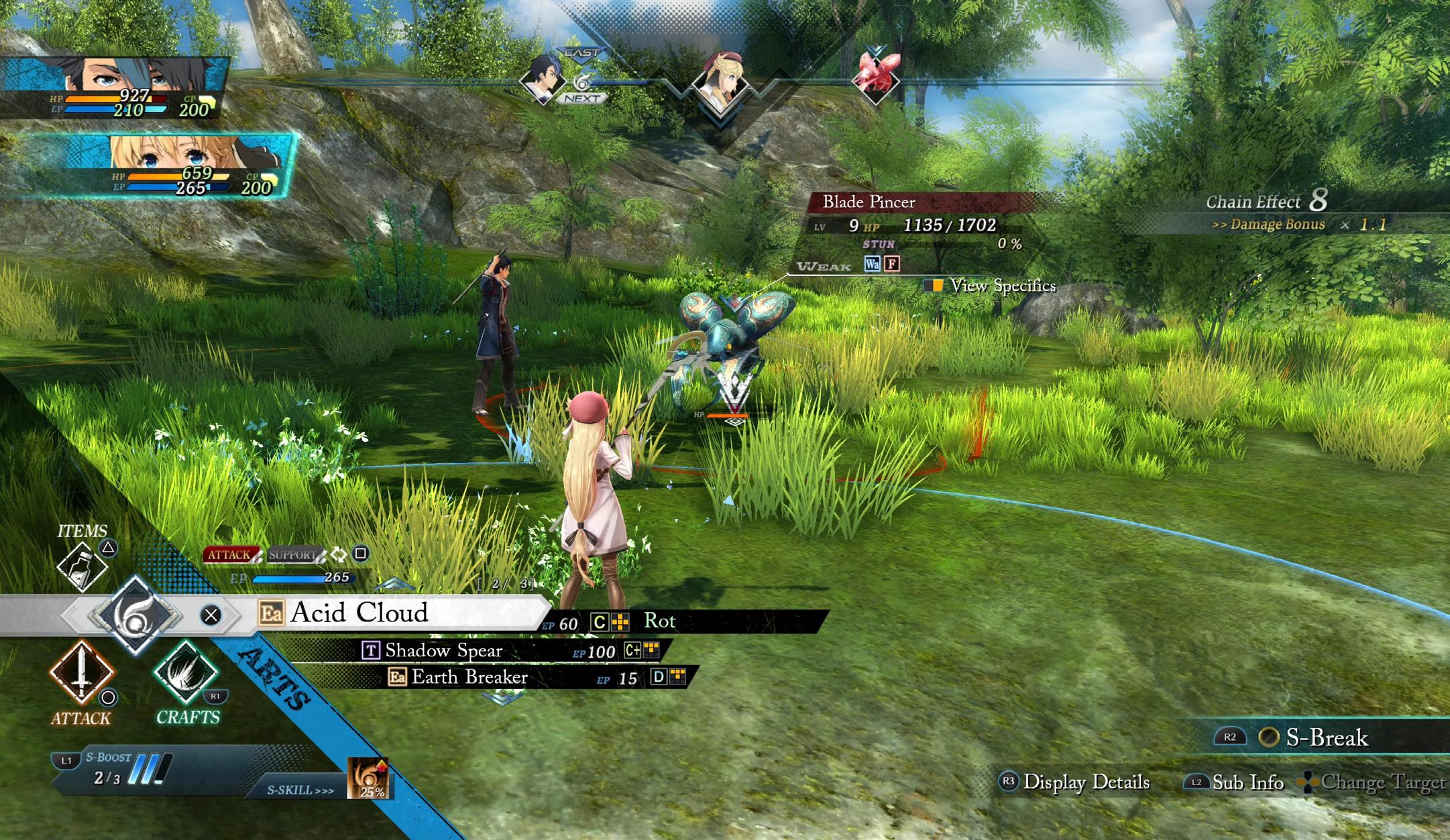Choose the Attack sword command

[x=81, y=672]
